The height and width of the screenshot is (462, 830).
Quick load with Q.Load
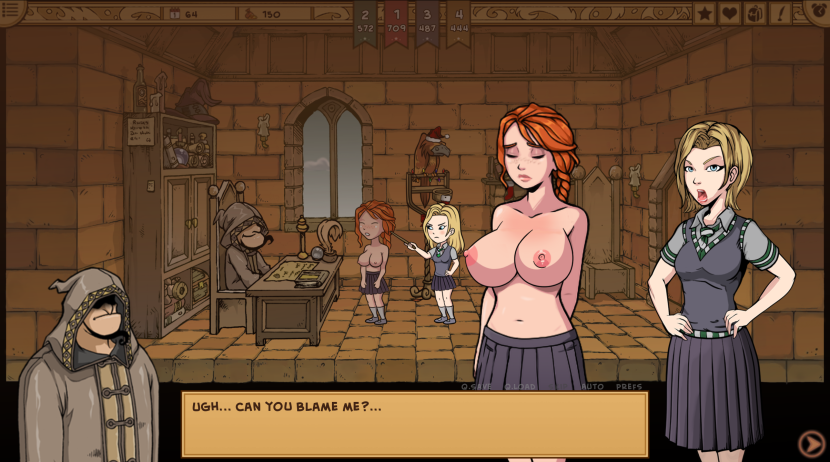(x=519, y=386)
